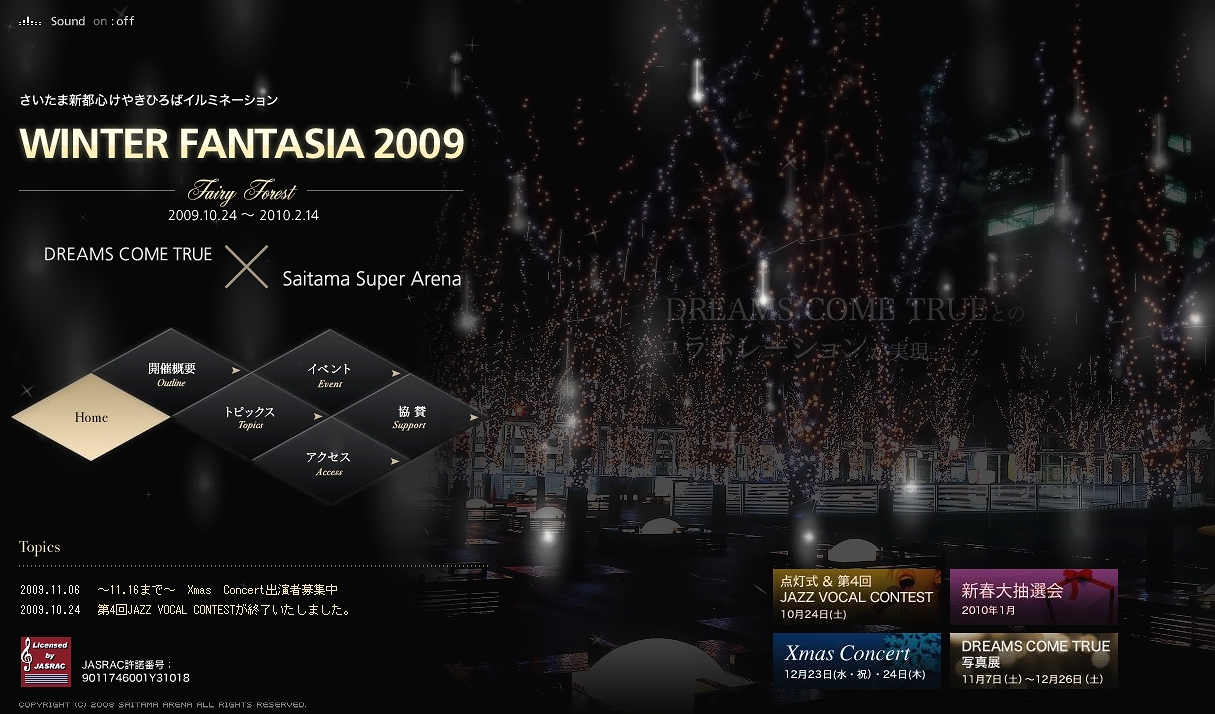
Task: Open the 開催概要 Outline page
Action: point(172,374)
